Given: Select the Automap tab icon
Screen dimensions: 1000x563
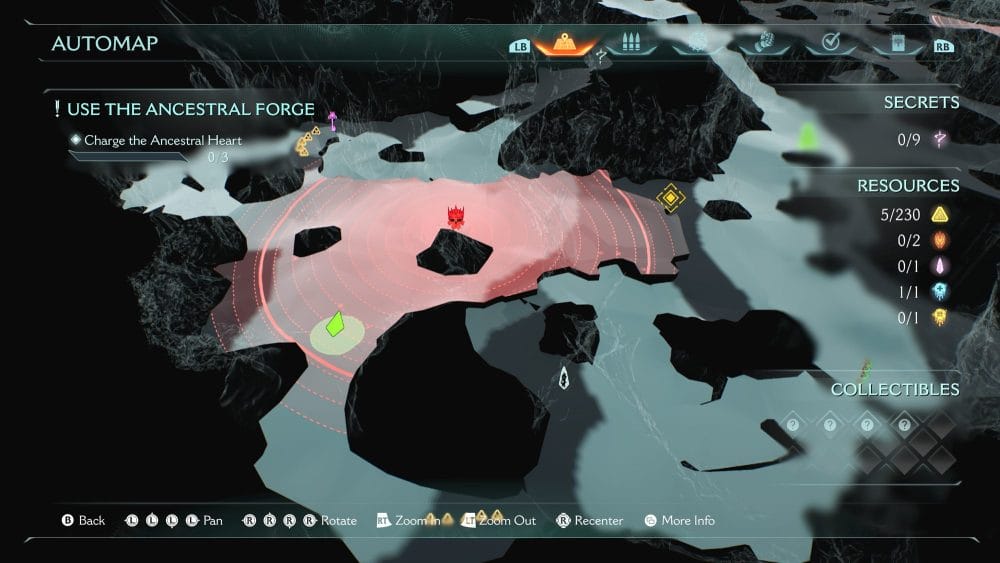Looking at the screenshot, I should pyautogui.click(x=566, y=44).
